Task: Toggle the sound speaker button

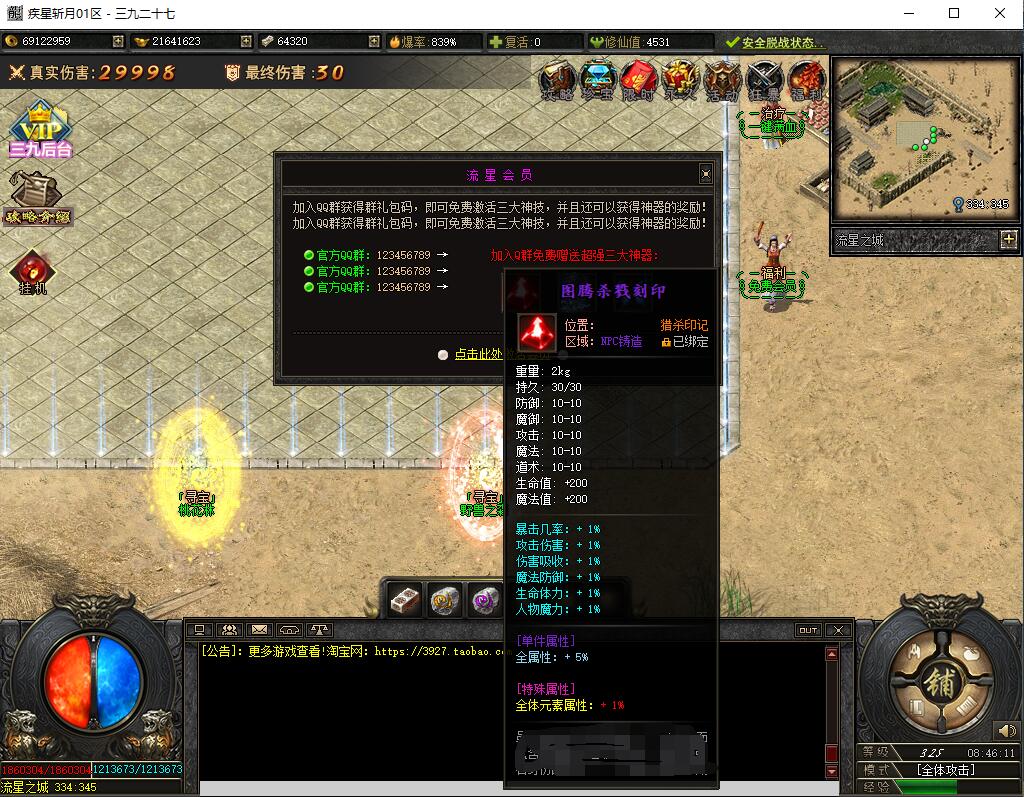Action: coord(1005,731)
